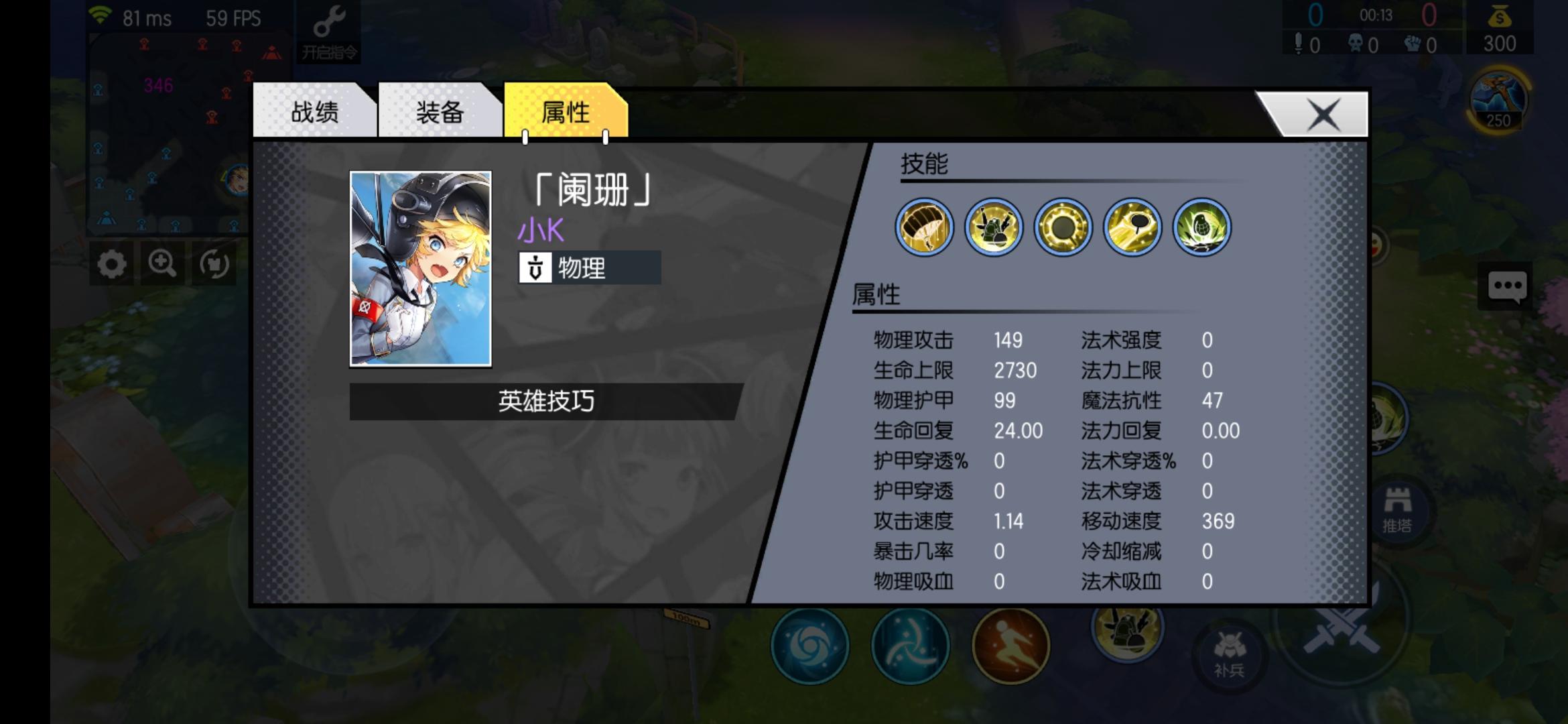Tap the 250-charge circular item indicator
The width and height of the screenshot is (1568, 724).
pyautogui.click(x=1497, y=98)
